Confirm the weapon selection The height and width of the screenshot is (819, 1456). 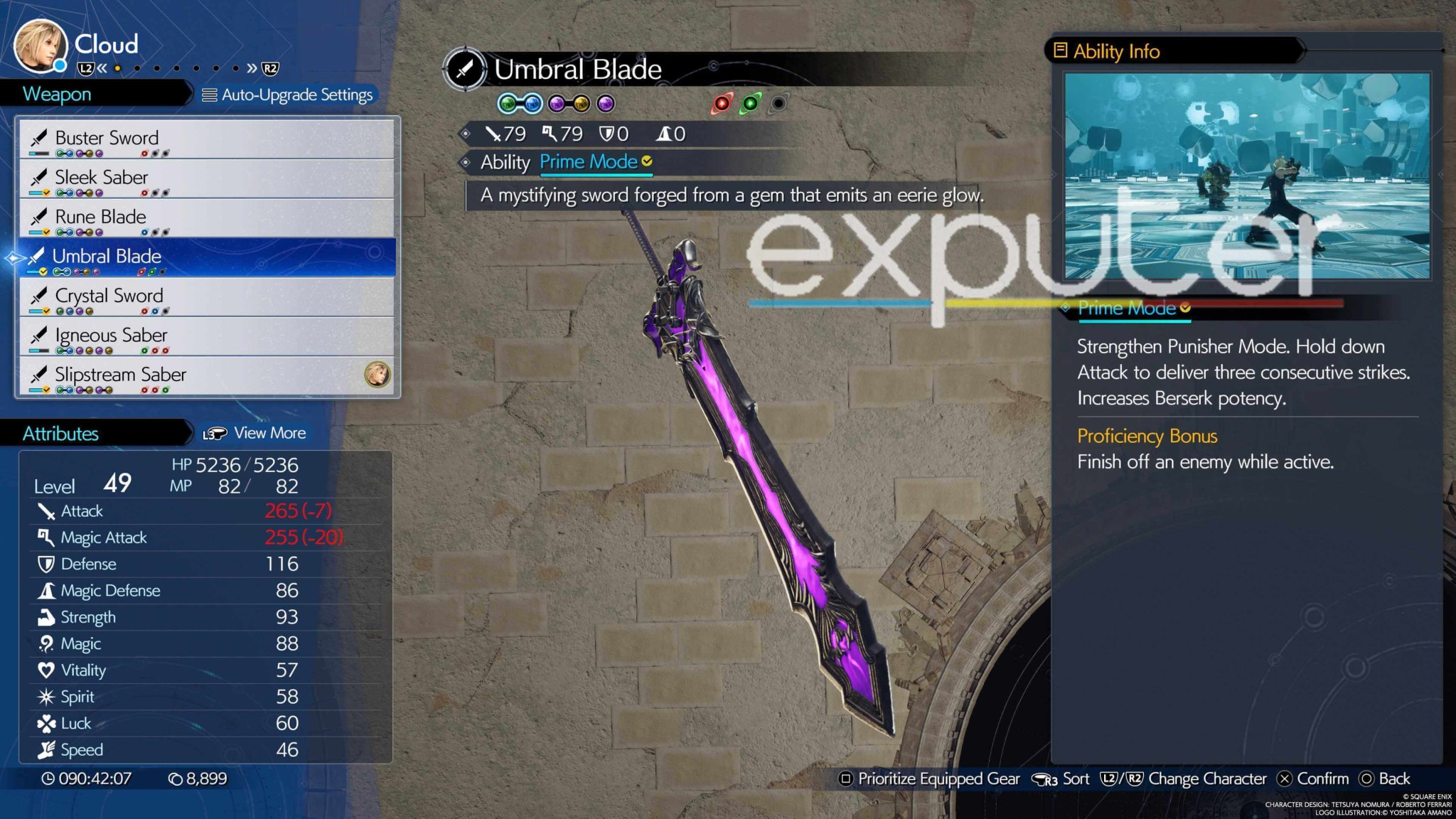click(1314, 778)
